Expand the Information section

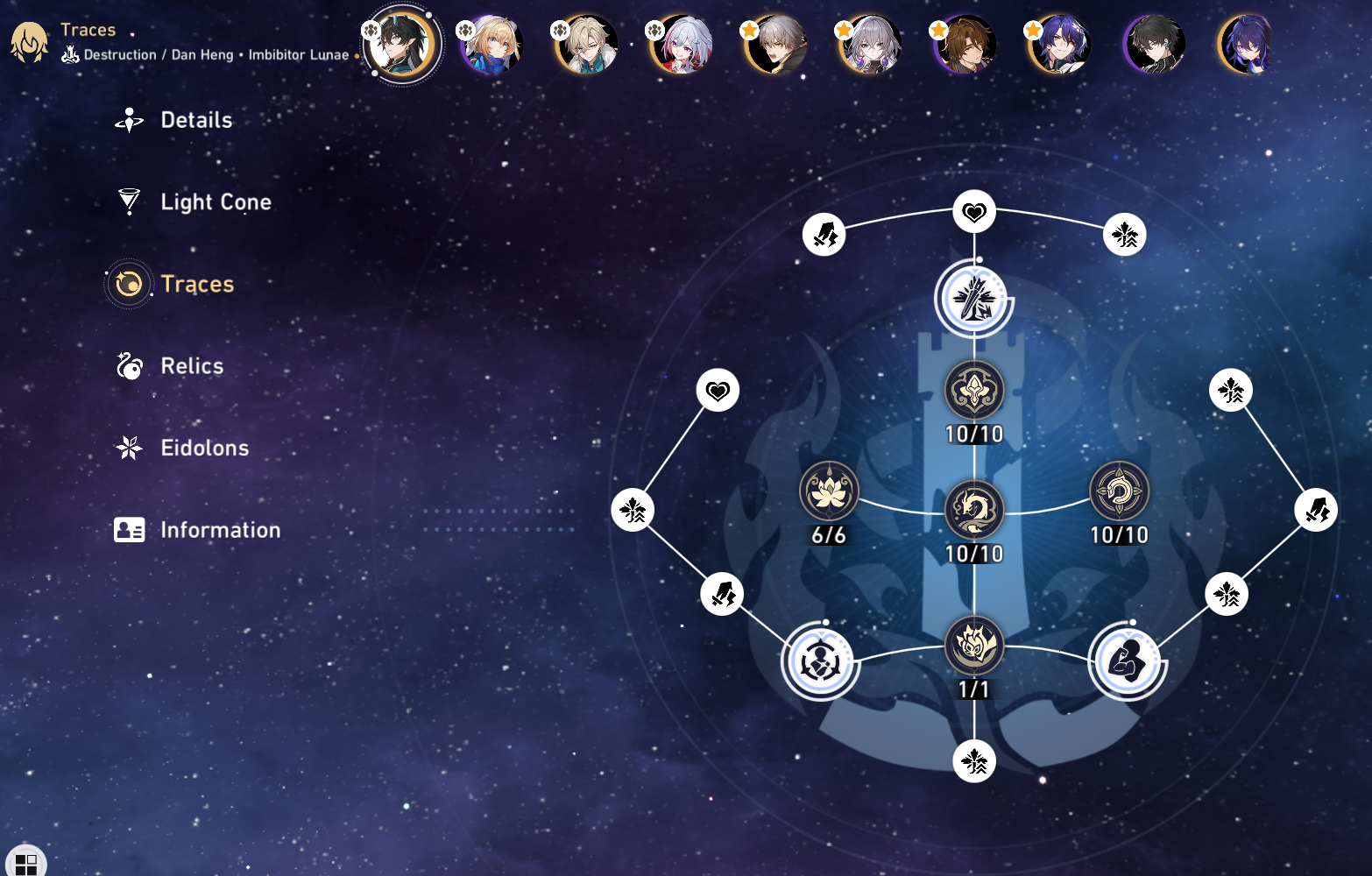click(219, 529)
